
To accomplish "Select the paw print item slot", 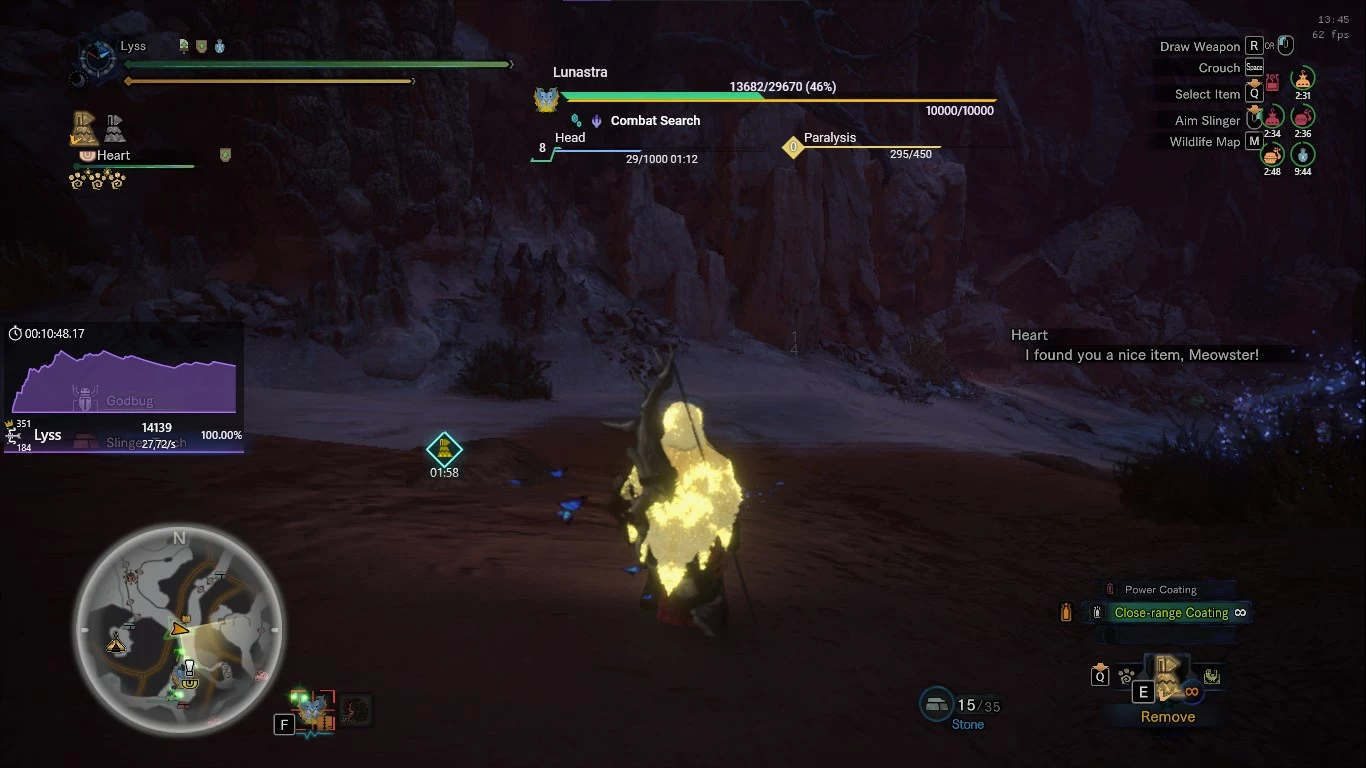I will [x=1127, y=676].
